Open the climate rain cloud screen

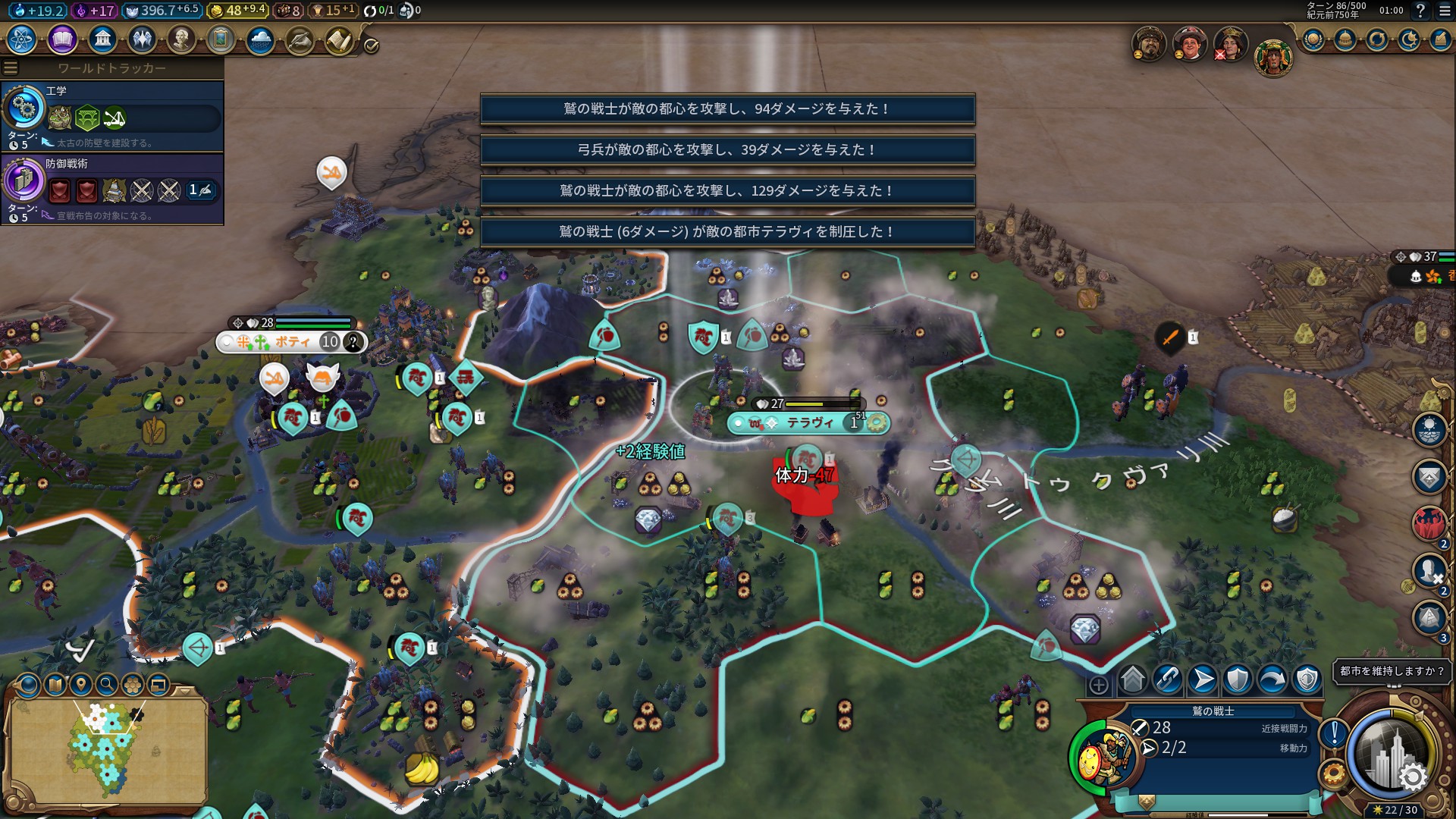260,39
